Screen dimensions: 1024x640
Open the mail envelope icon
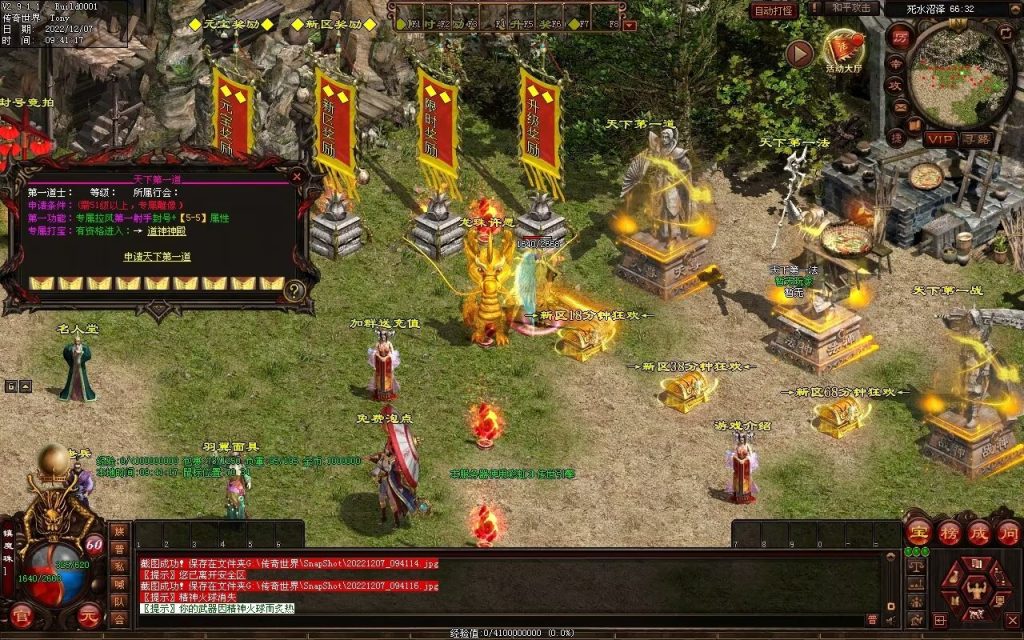899,107
